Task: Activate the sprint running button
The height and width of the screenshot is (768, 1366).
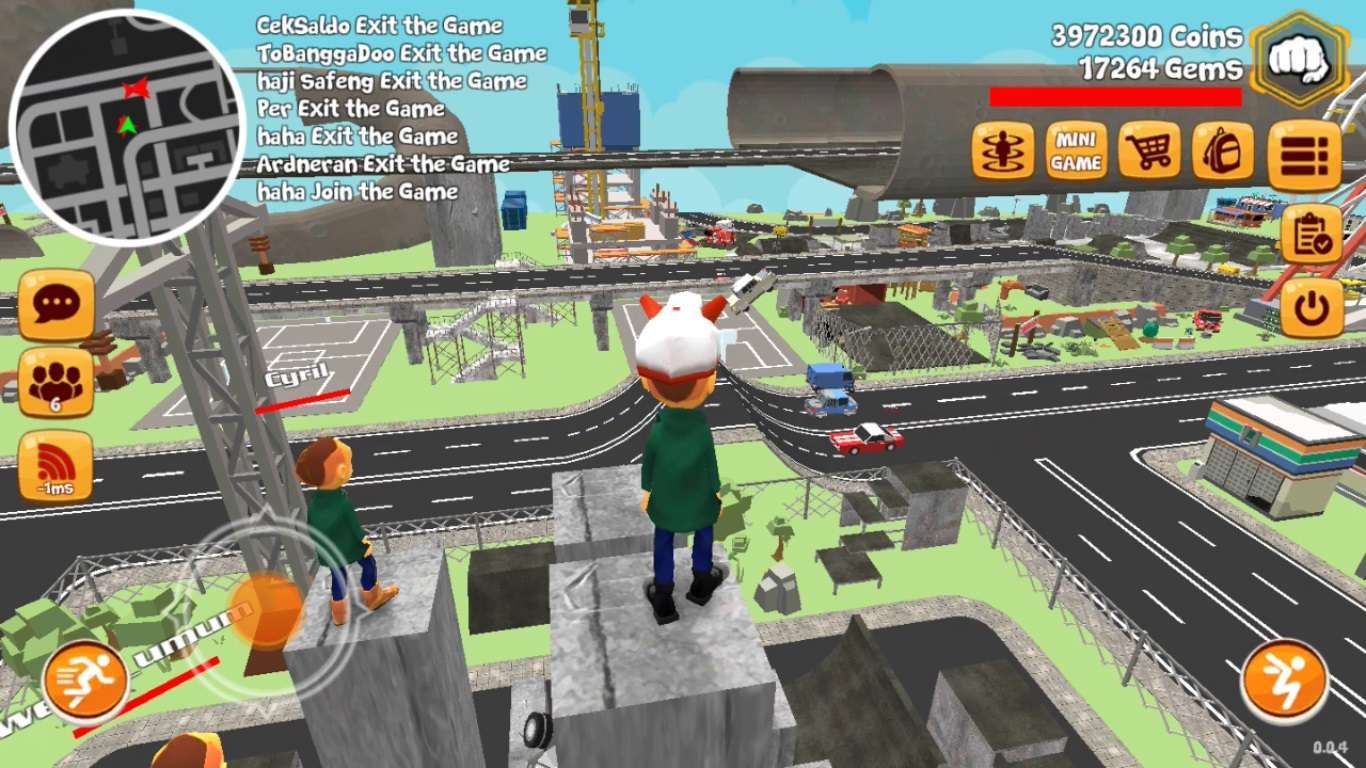Action: (x=86, y=682)
